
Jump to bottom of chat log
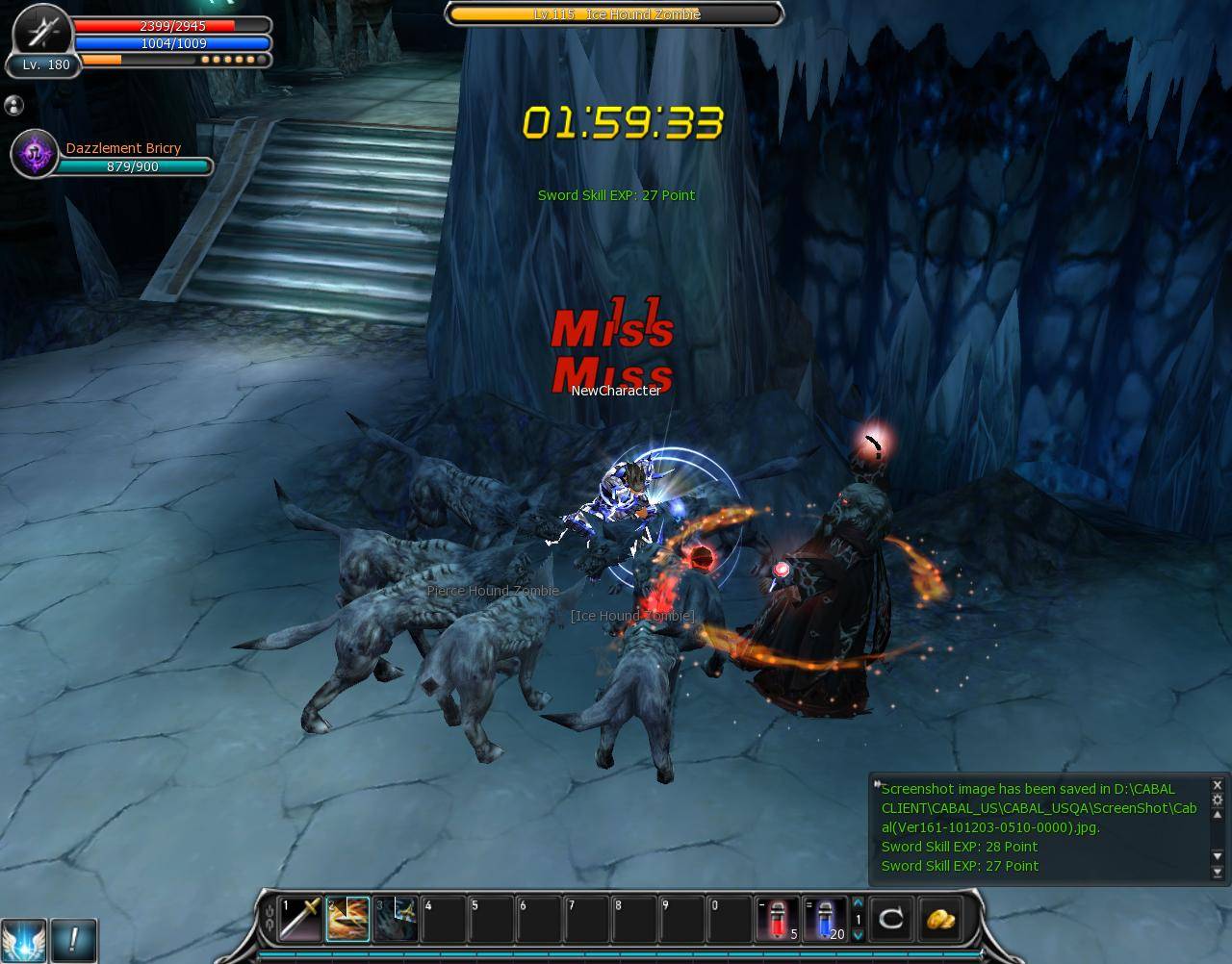coord(1217,873)
